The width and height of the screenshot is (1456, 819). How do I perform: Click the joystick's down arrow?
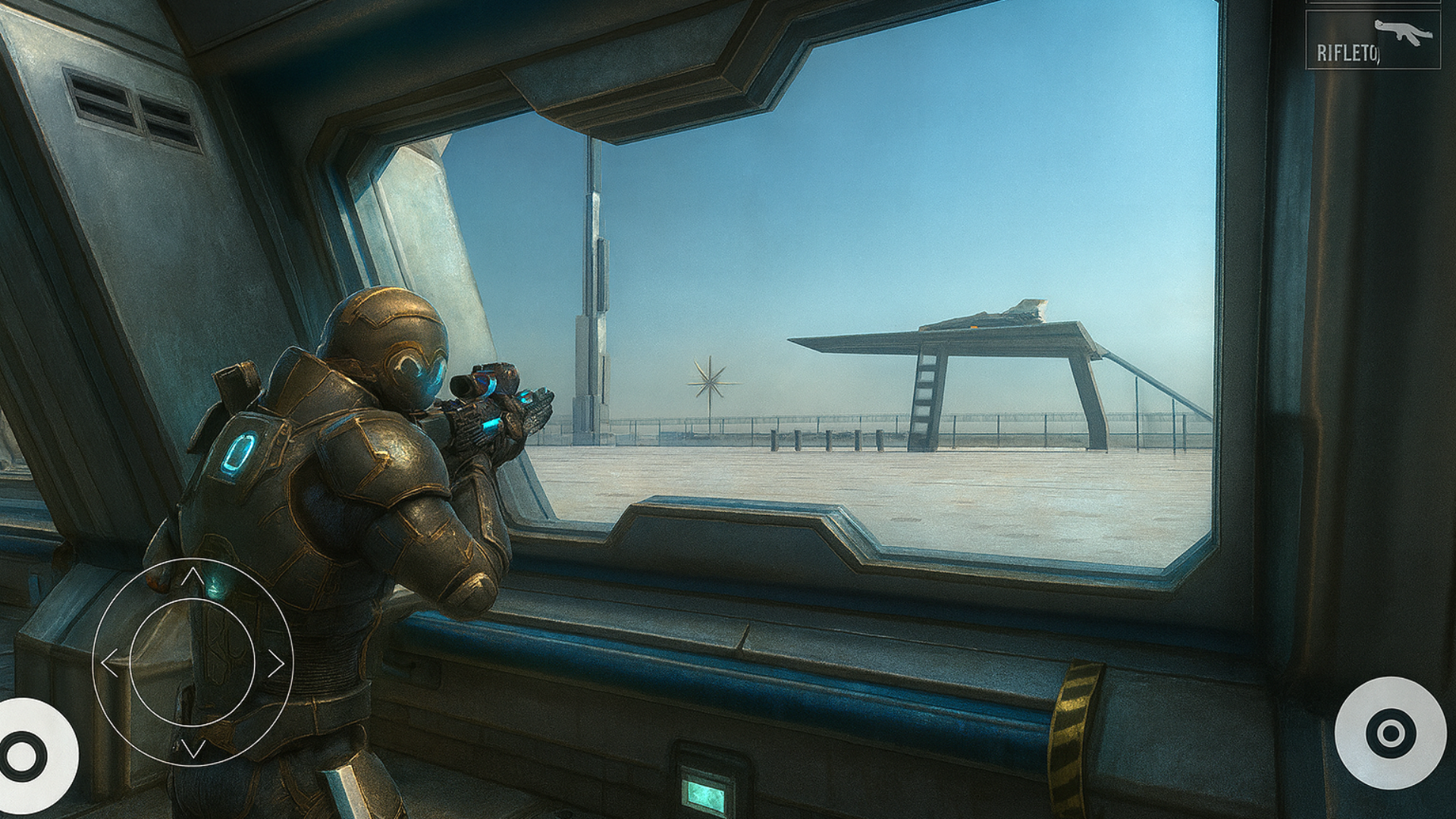193,749
